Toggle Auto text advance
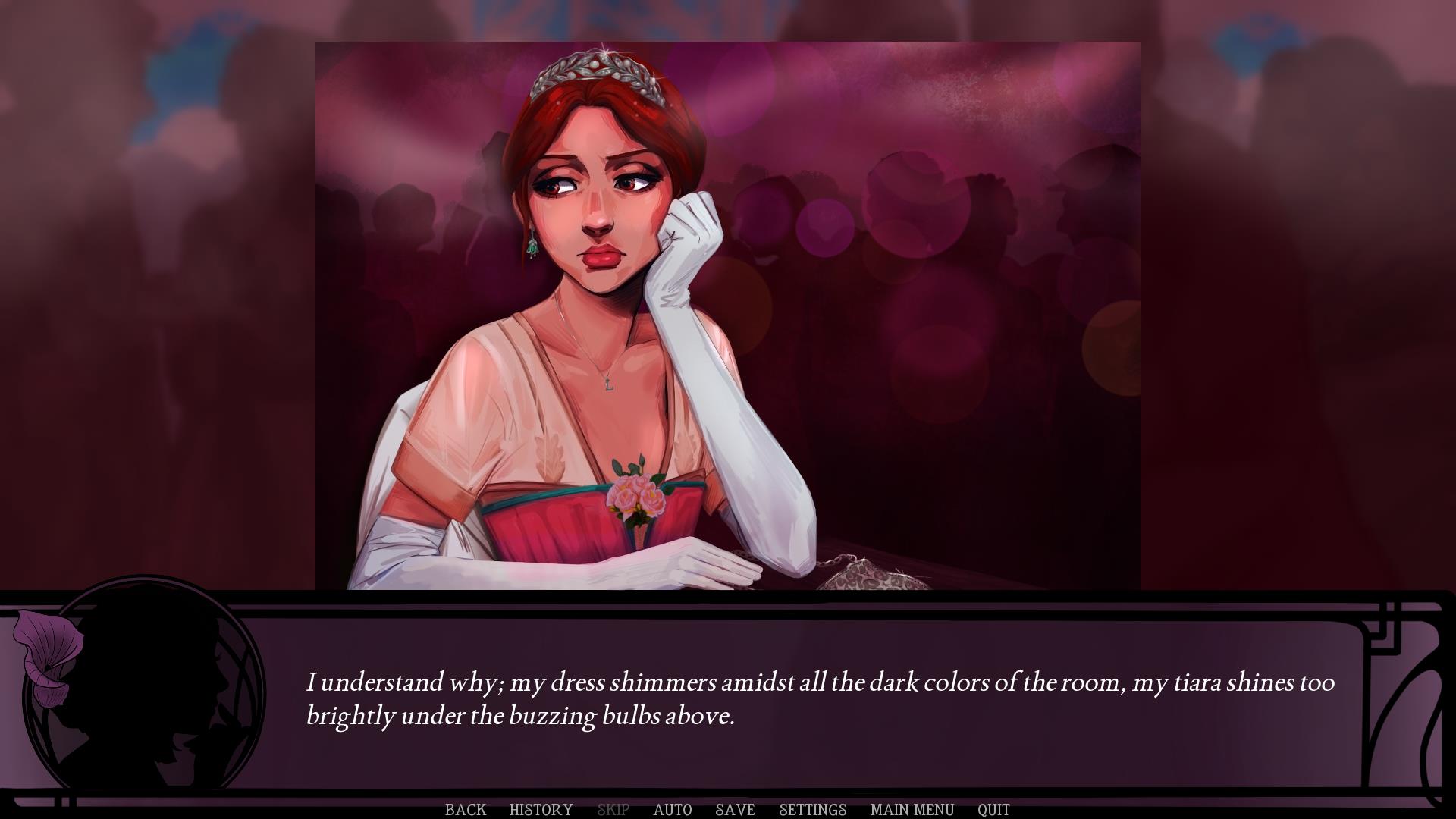1456x819 pixels. [x=672, y=809]
